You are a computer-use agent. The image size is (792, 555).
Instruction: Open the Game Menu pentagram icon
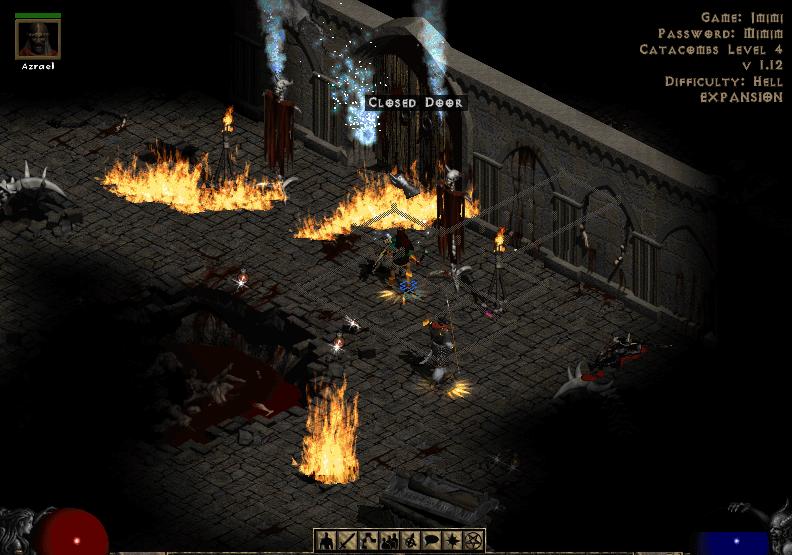475,541
